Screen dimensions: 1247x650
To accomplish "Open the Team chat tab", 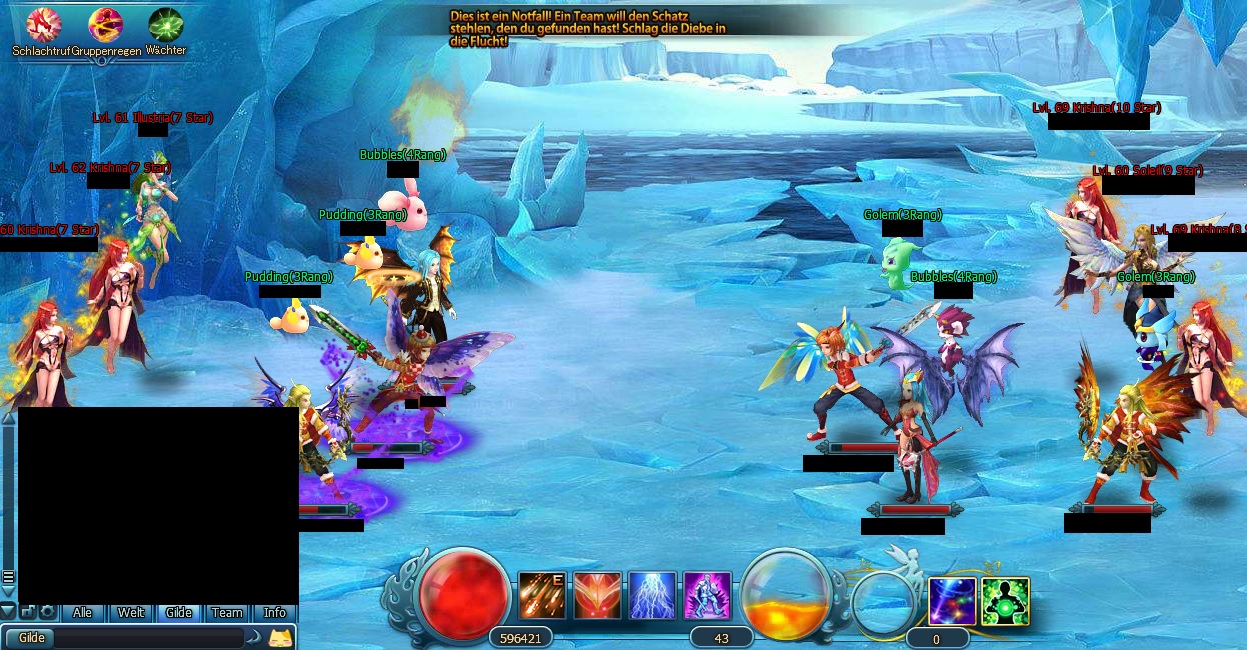I will [x=227, y=613].
